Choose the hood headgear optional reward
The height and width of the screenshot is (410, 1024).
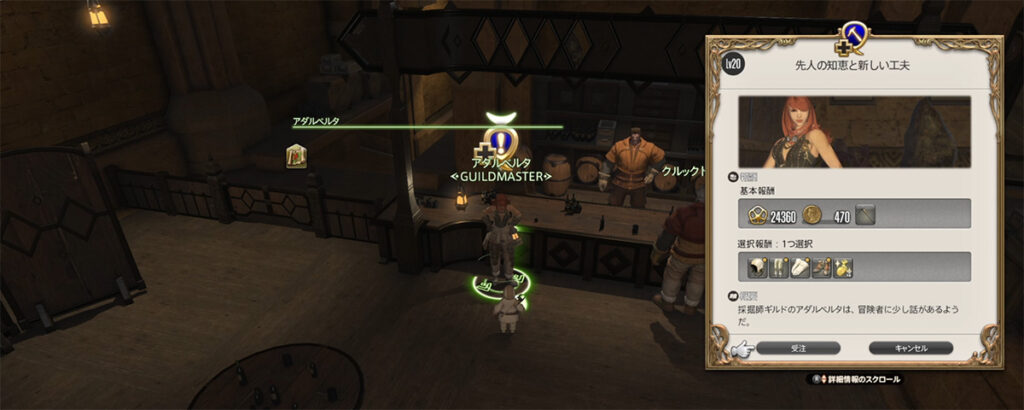(x=757, y=266)
